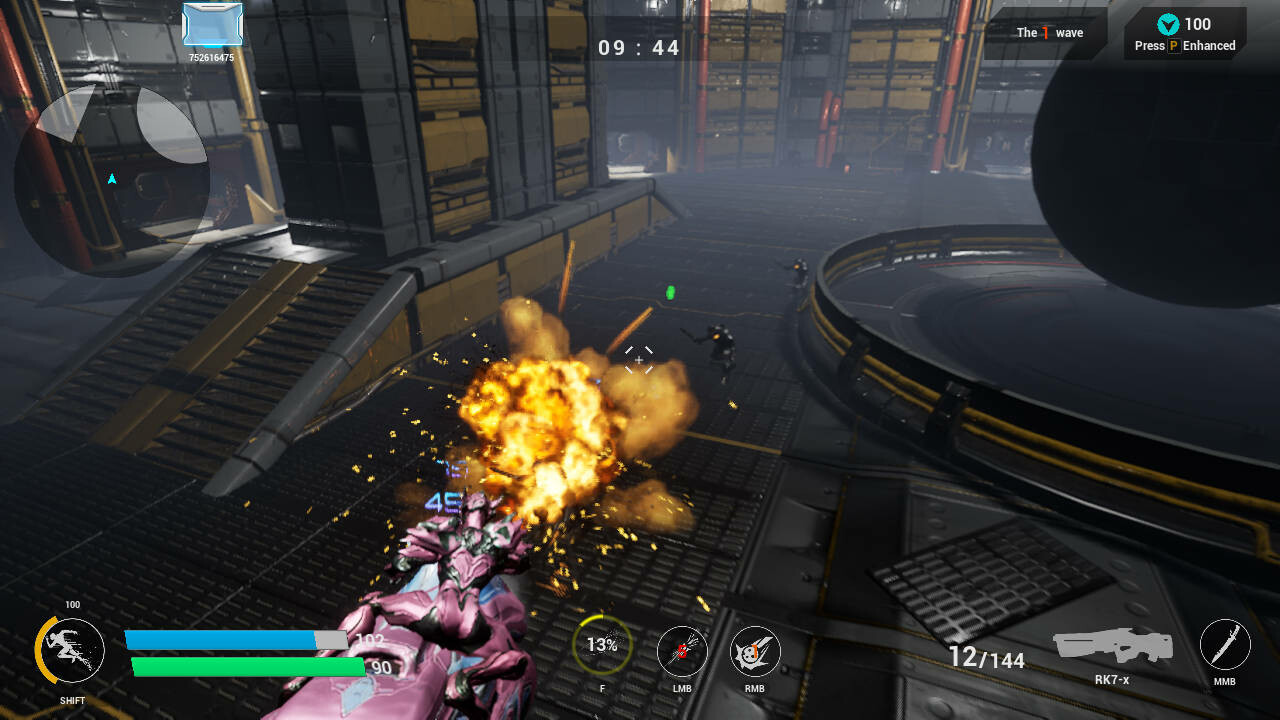The height and width of the screenshot is (720, 1280).
Task: Select the MMB melee blade icon
Action: tap(1225, 644)
